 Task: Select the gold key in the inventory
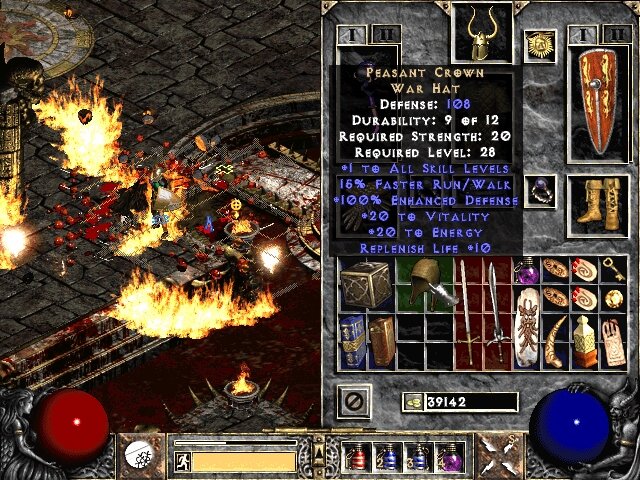pyautogui.click(x=614, y=270)
